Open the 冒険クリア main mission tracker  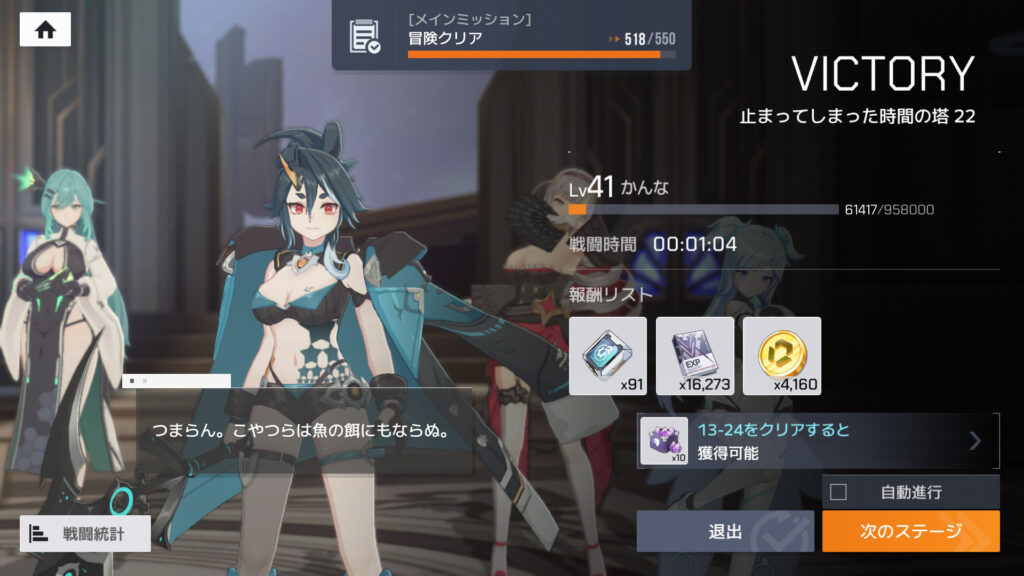click(x=514, y=36)
